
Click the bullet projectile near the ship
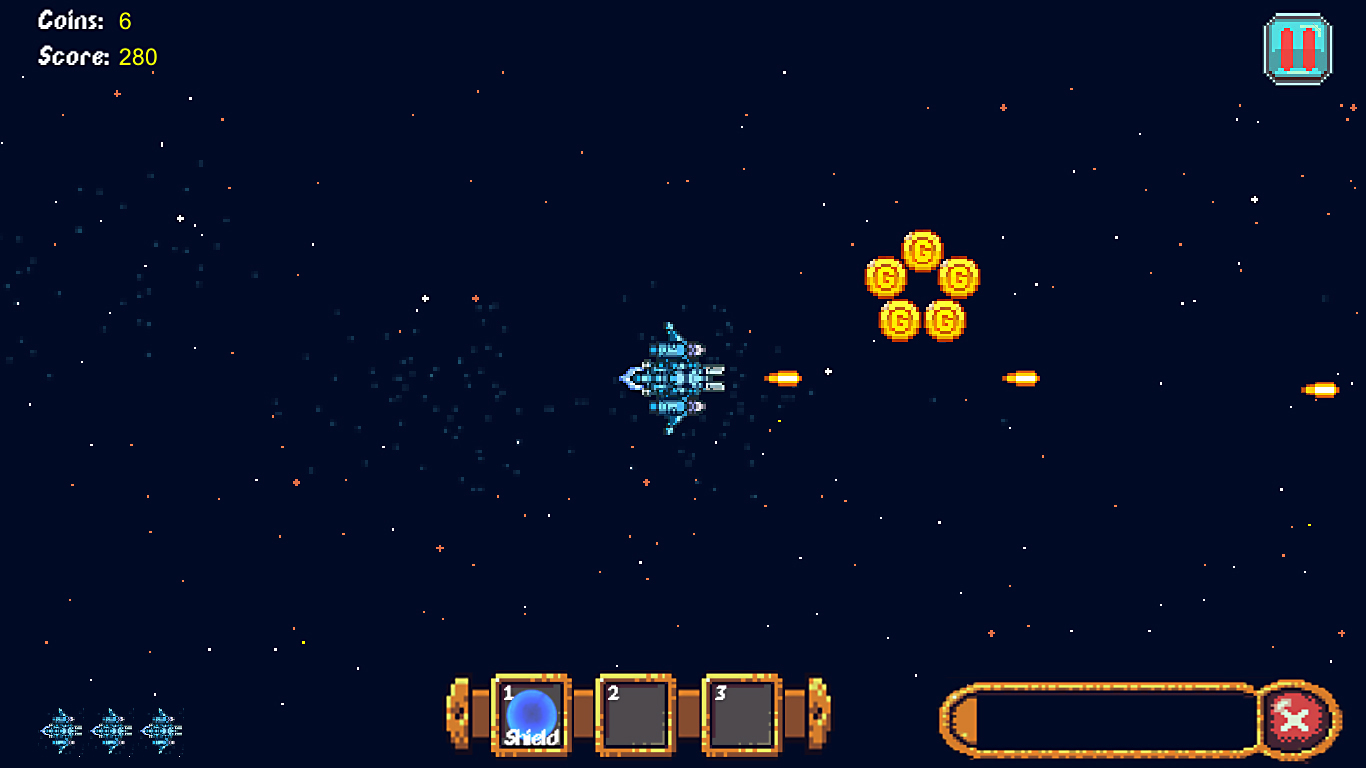(x=781, y=378)
